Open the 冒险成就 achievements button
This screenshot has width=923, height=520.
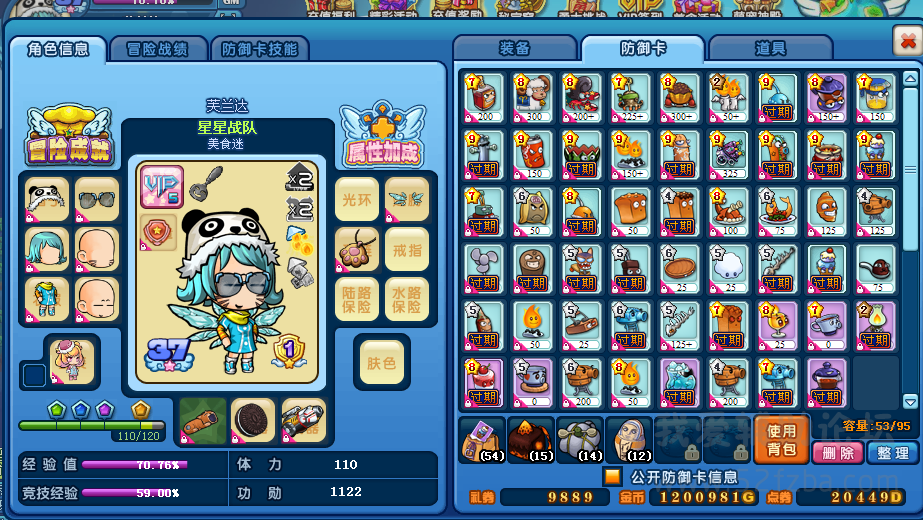68,137
